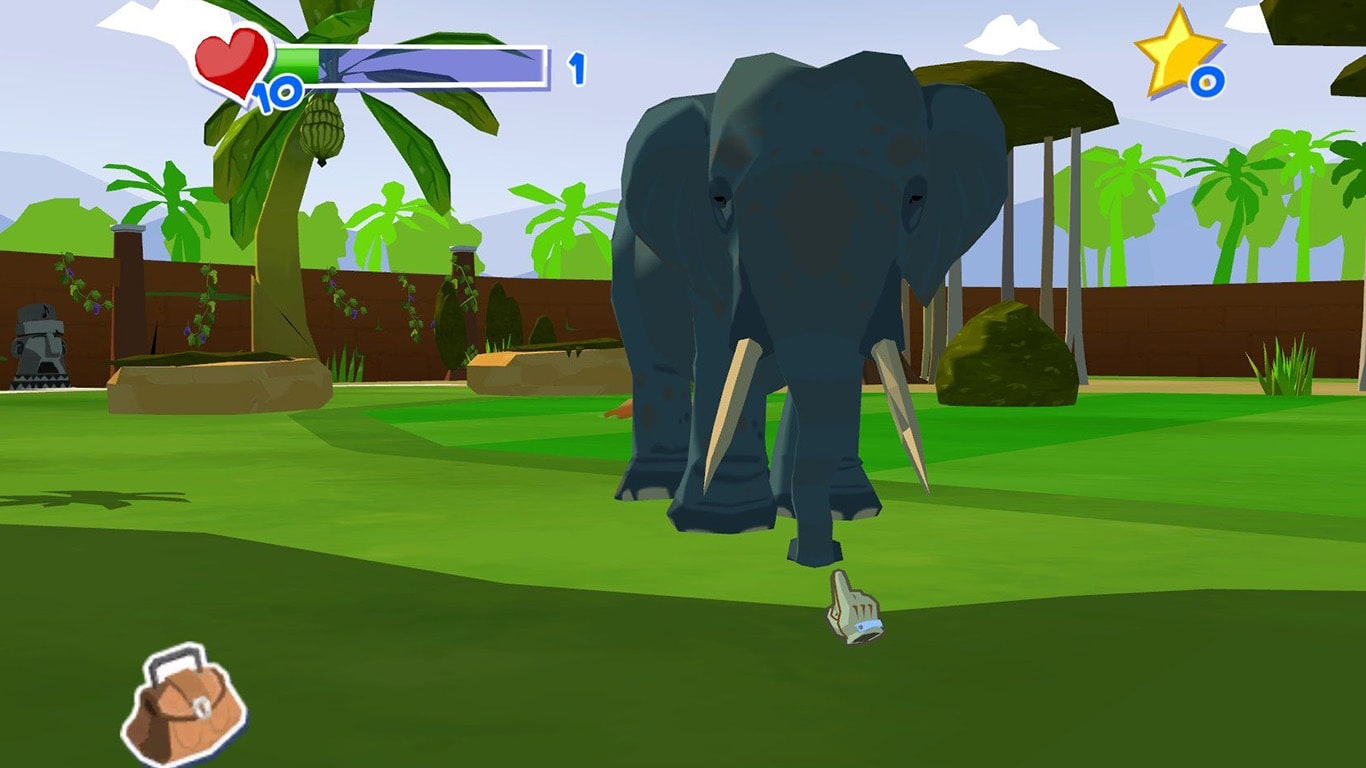The height and width of the screenshot is (768, 1366).
Task: Tap the banana bunch on the palm tree
Action: tap(322, 130)
